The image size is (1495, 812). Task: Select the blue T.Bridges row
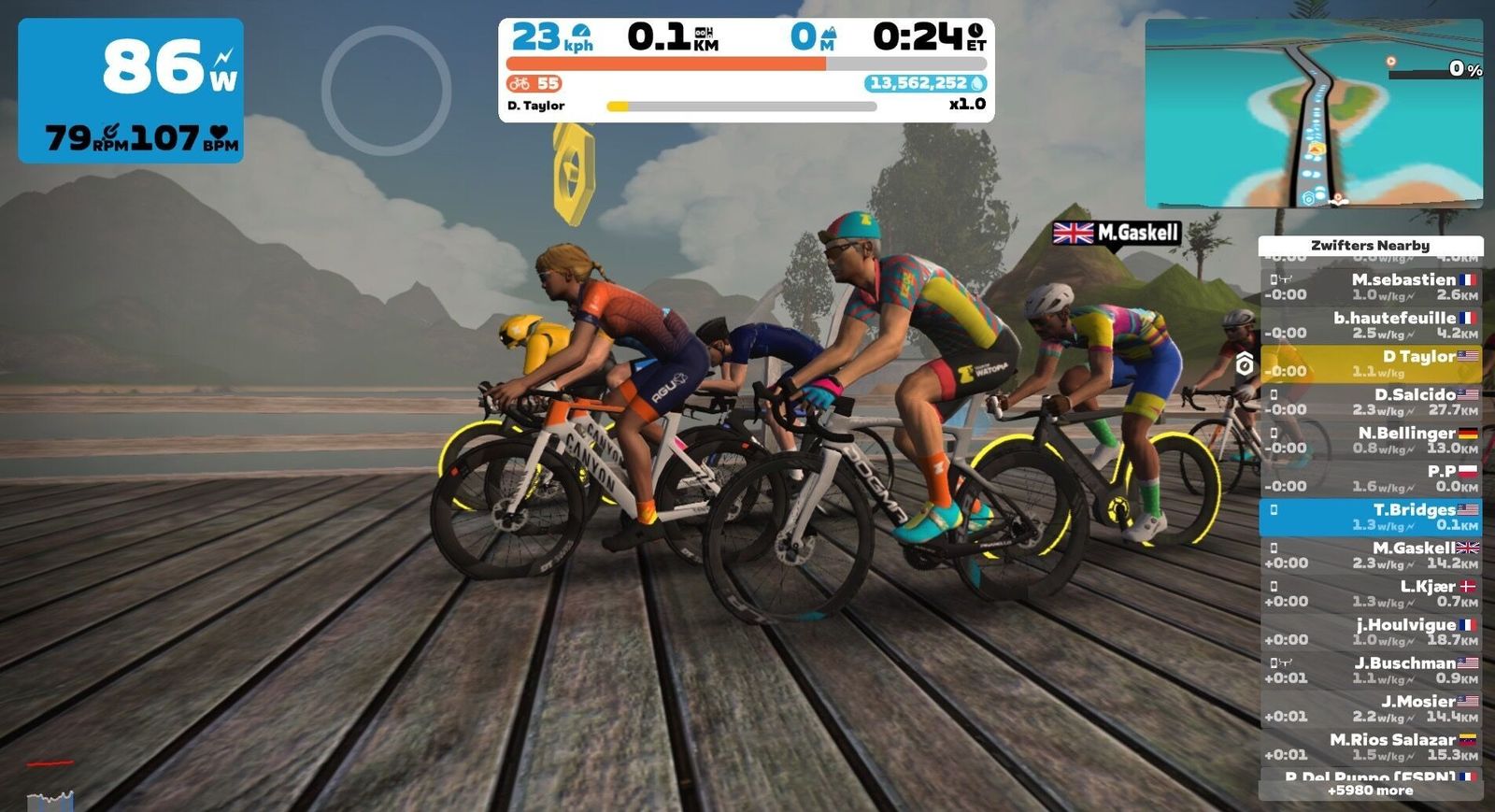pos(1370,517)
